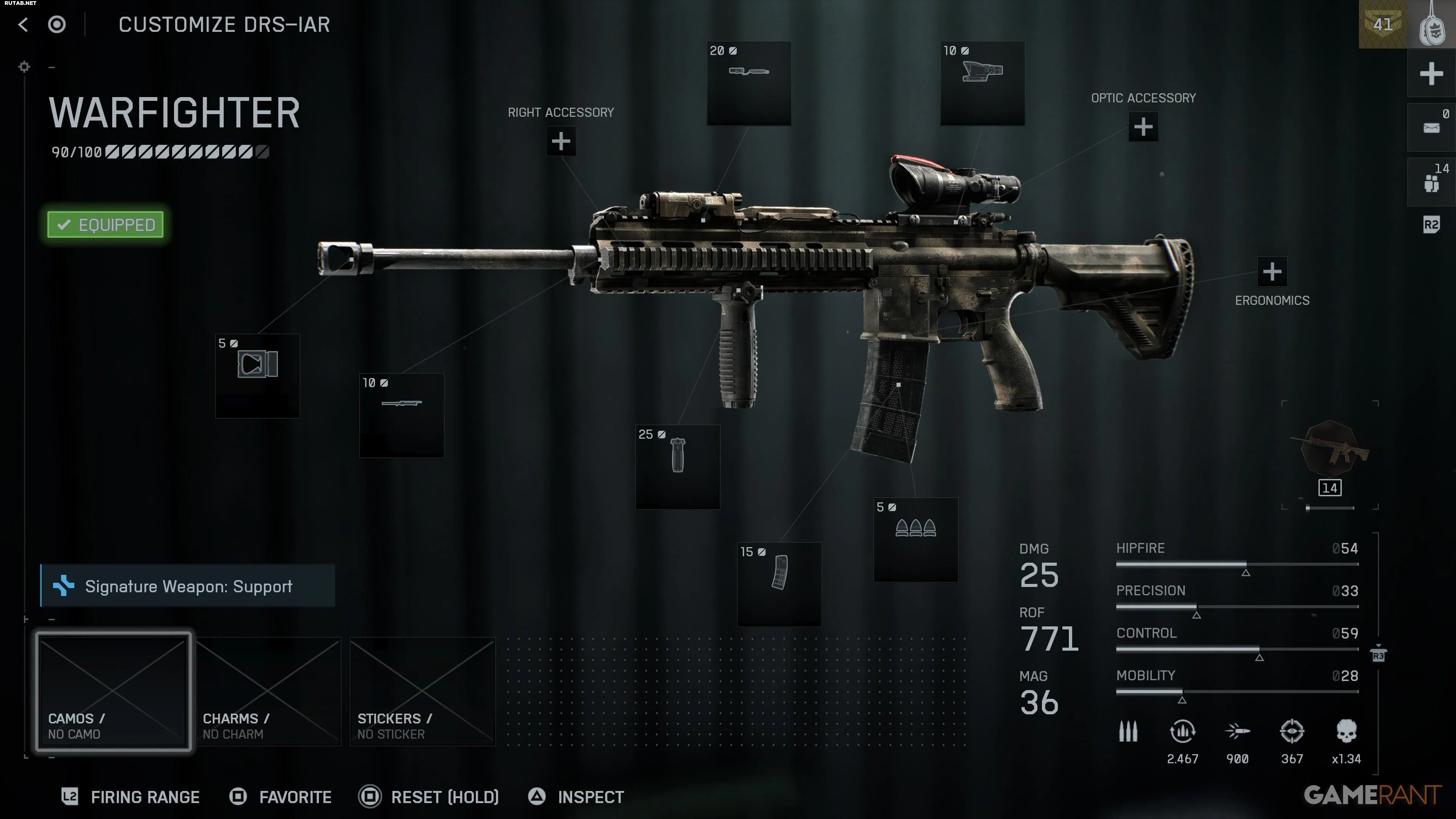Screen dimensions: 1456x819
Task: Add an Ergonomics attachment
Action: pyautogui.click(x=1272, y=272)
